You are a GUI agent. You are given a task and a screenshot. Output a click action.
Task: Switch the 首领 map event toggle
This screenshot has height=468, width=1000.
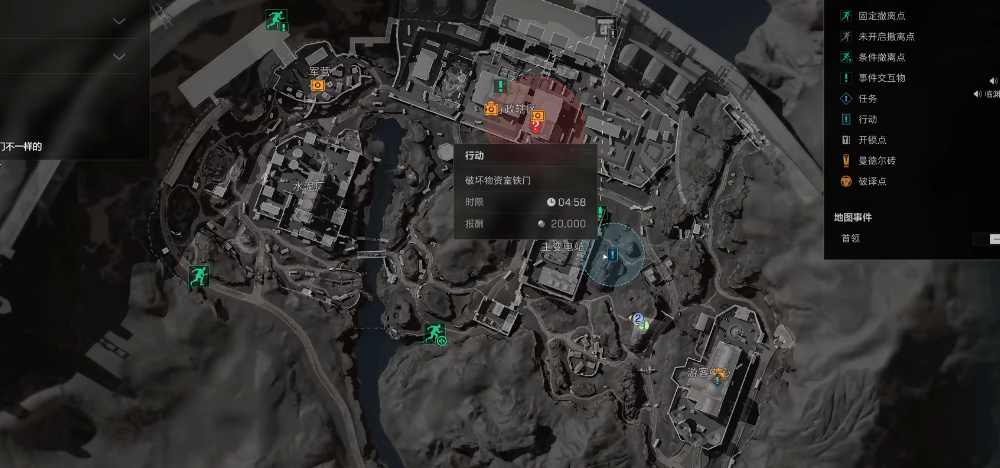pos(989,238)
